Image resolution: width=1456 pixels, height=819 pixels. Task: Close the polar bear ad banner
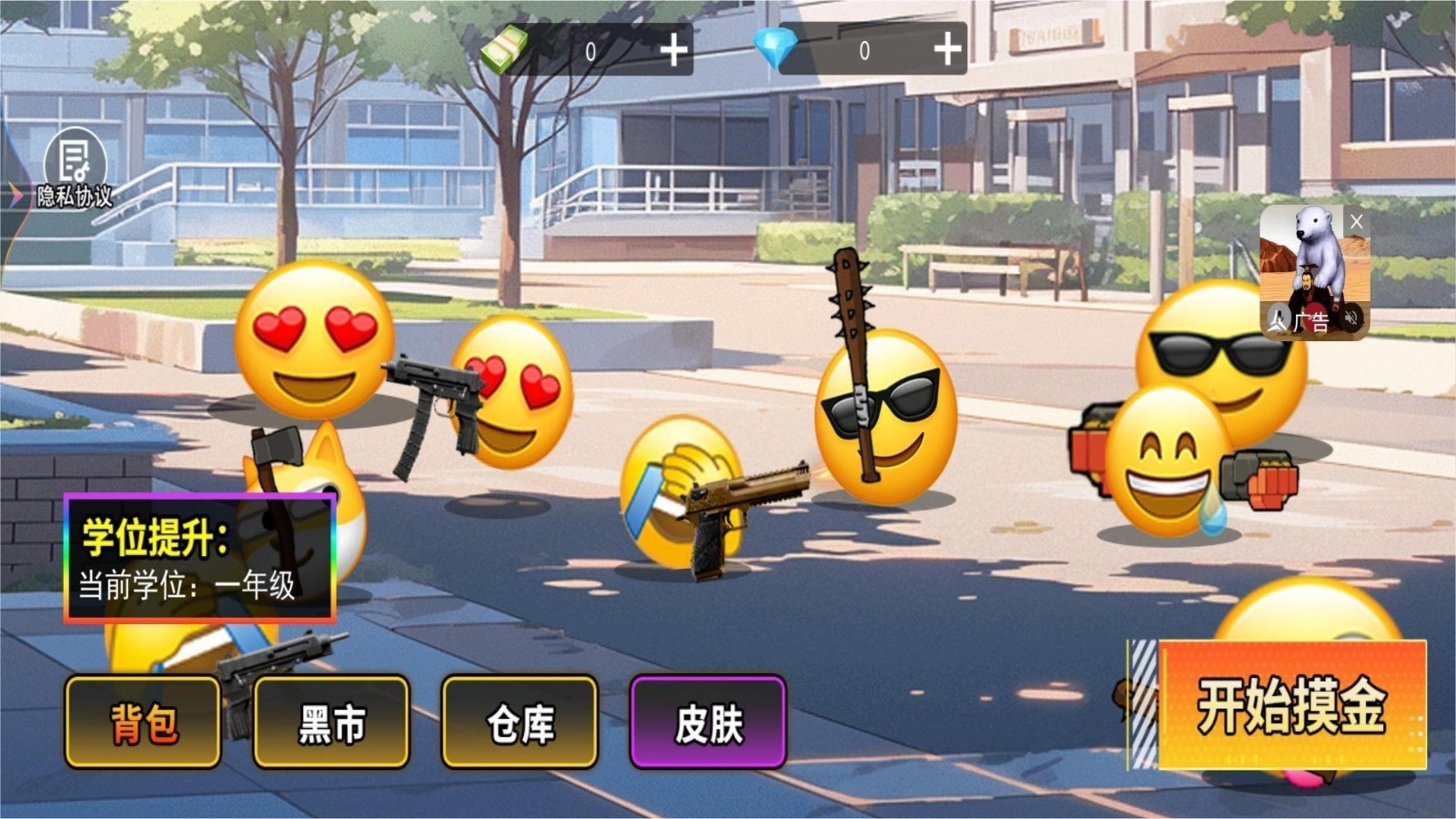[x=1357, y=221]
